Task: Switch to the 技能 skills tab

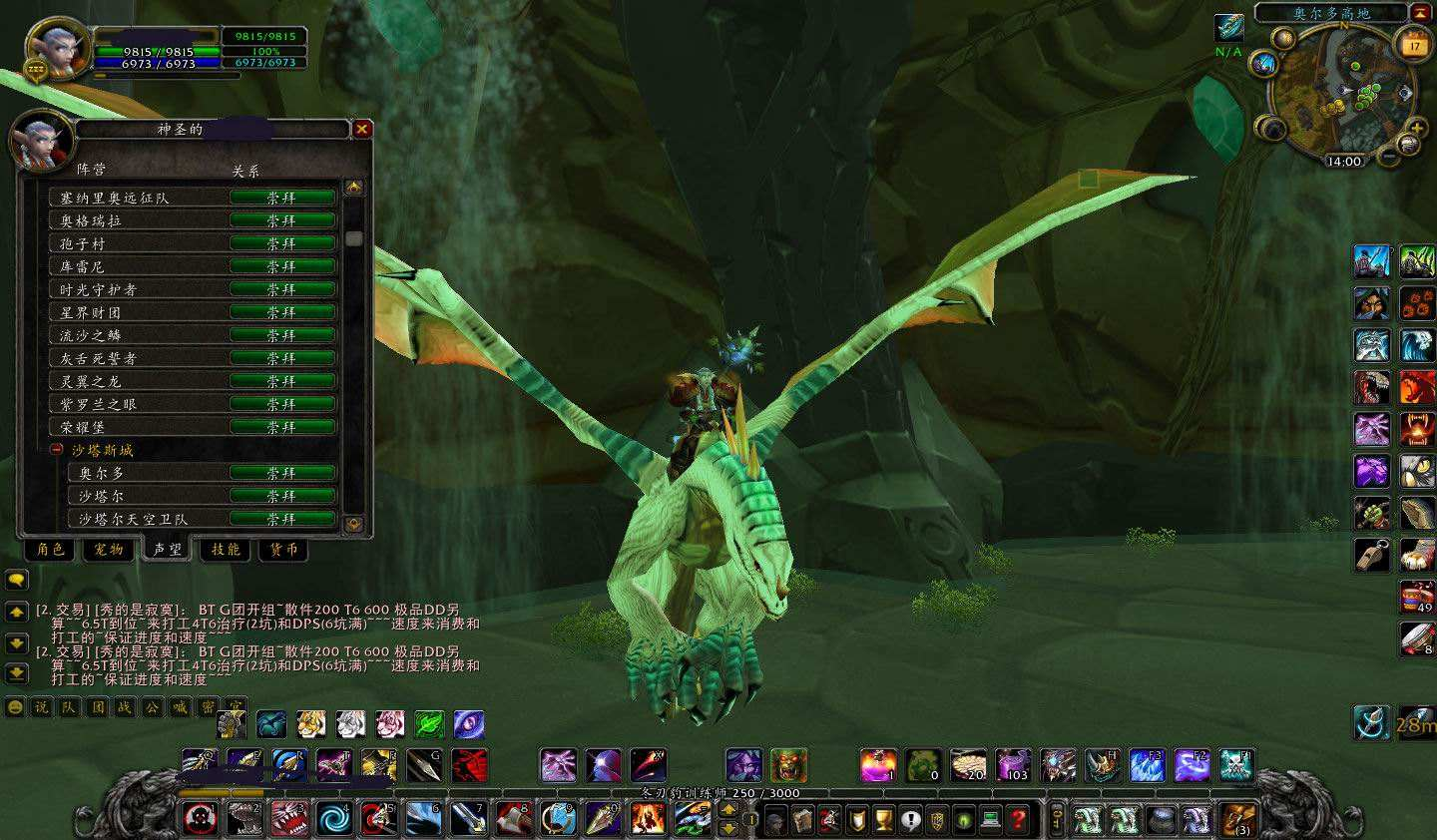Action: pos(226,550)
